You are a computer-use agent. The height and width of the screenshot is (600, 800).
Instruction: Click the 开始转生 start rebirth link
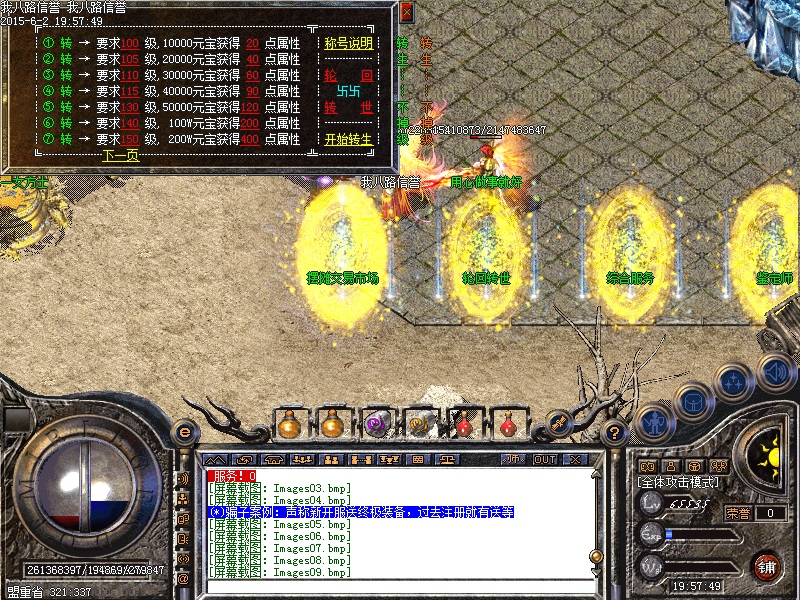(x=348, y=140)
